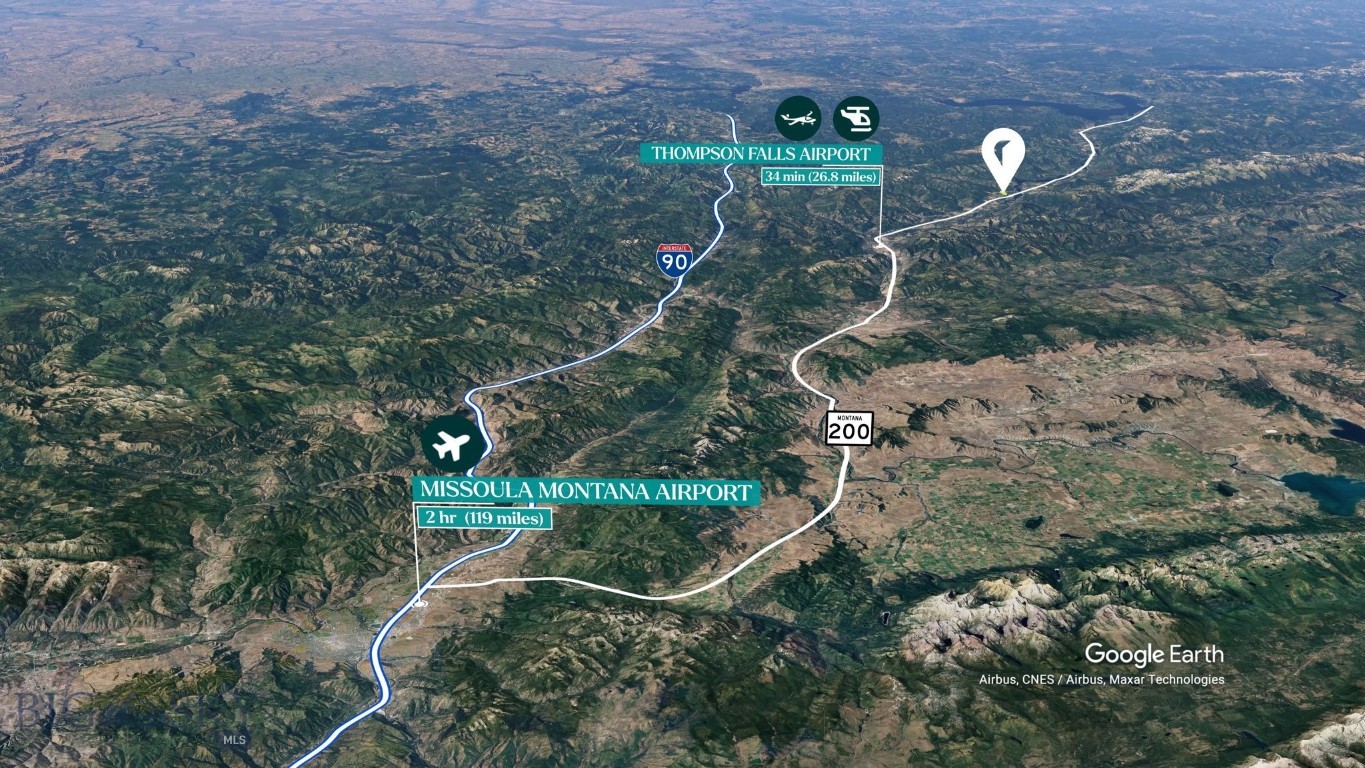Screen dimensions: 1365x768
Task: Select the airliner icon above Missoula label
Action: (452, 444)
